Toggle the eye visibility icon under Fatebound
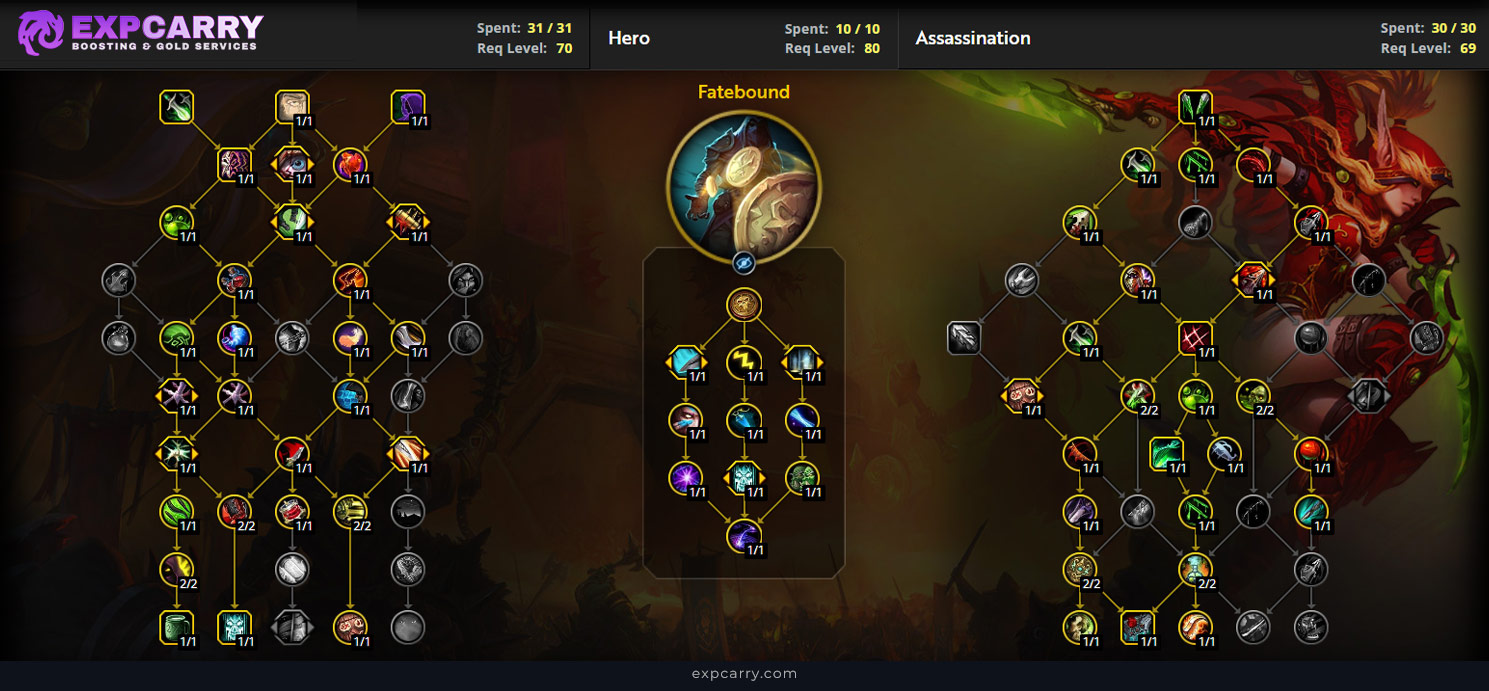1489x691 pixels. coord(743,263)
